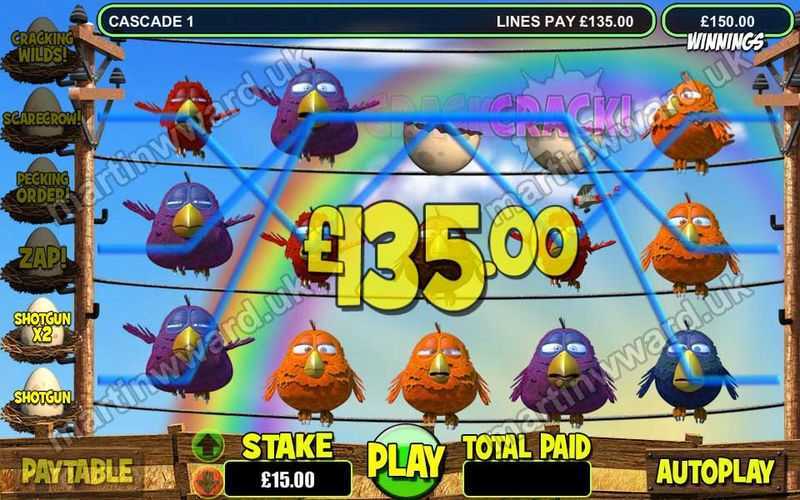Start AUTOPLAY spins

tap(716, 470)
